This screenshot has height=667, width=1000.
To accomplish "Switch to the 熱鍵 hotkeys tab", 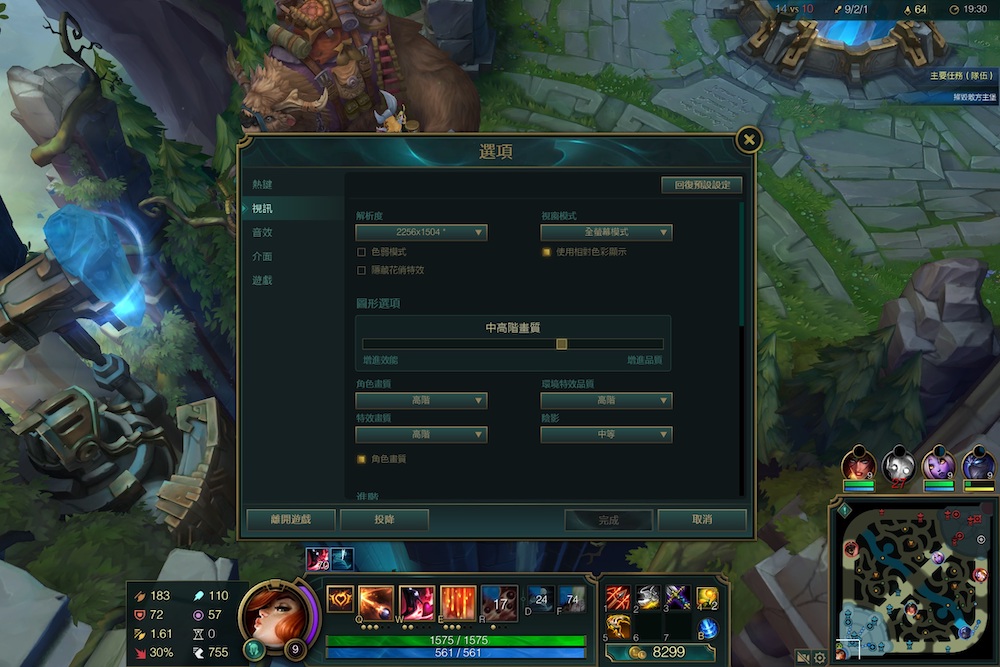I will (x=262, y=185).
